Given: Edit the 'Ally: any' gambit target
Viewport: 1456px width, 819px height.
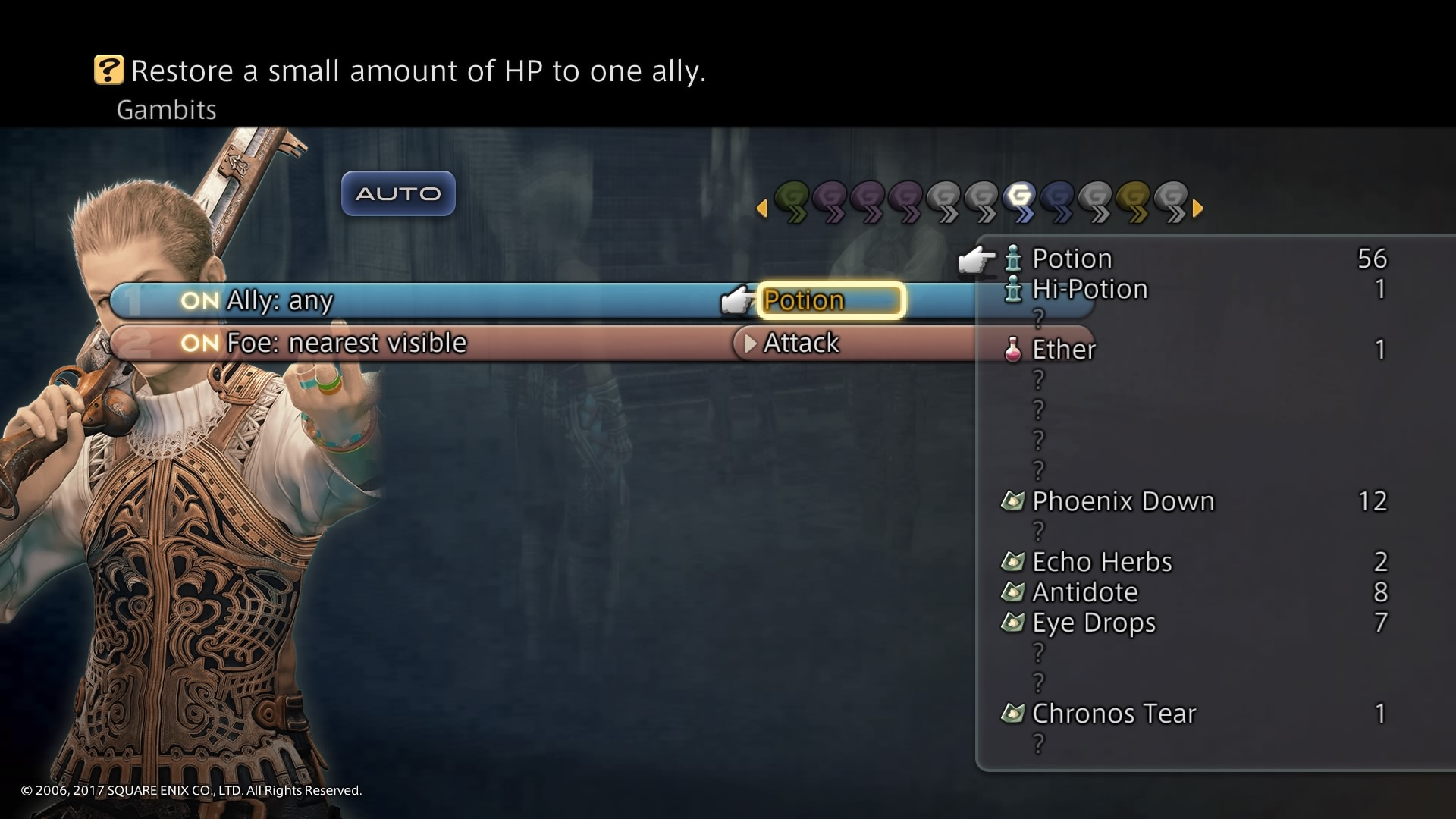Looking at the screenshot, I should click(x=280, y=300).
